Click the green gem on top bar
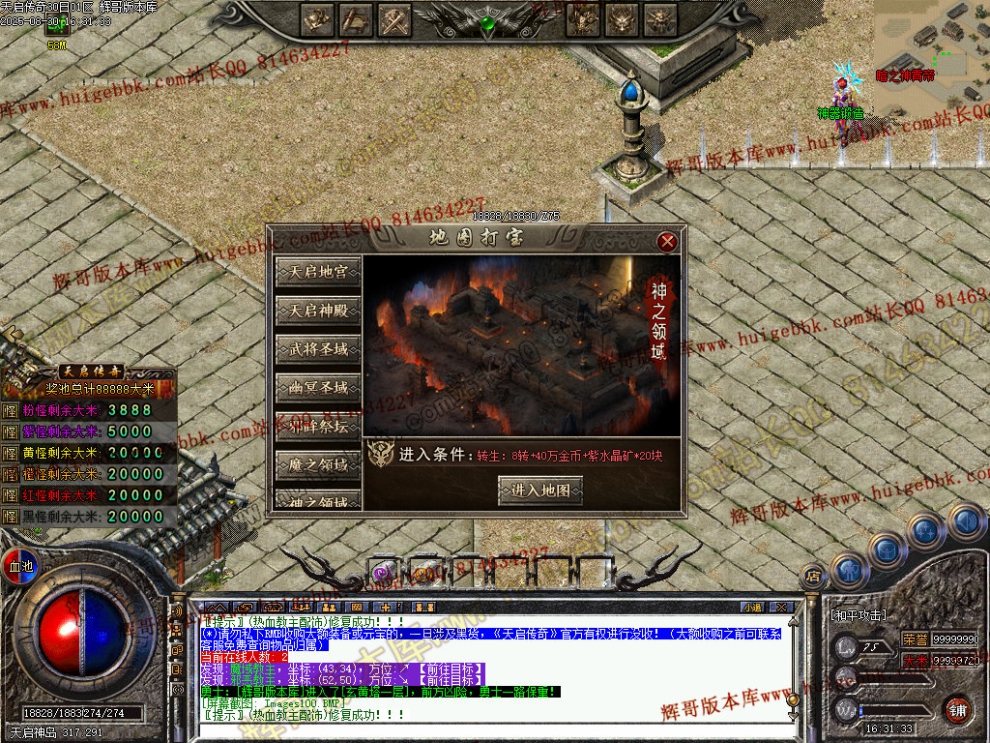Screen dimensions: 990x743 point(488,23)
